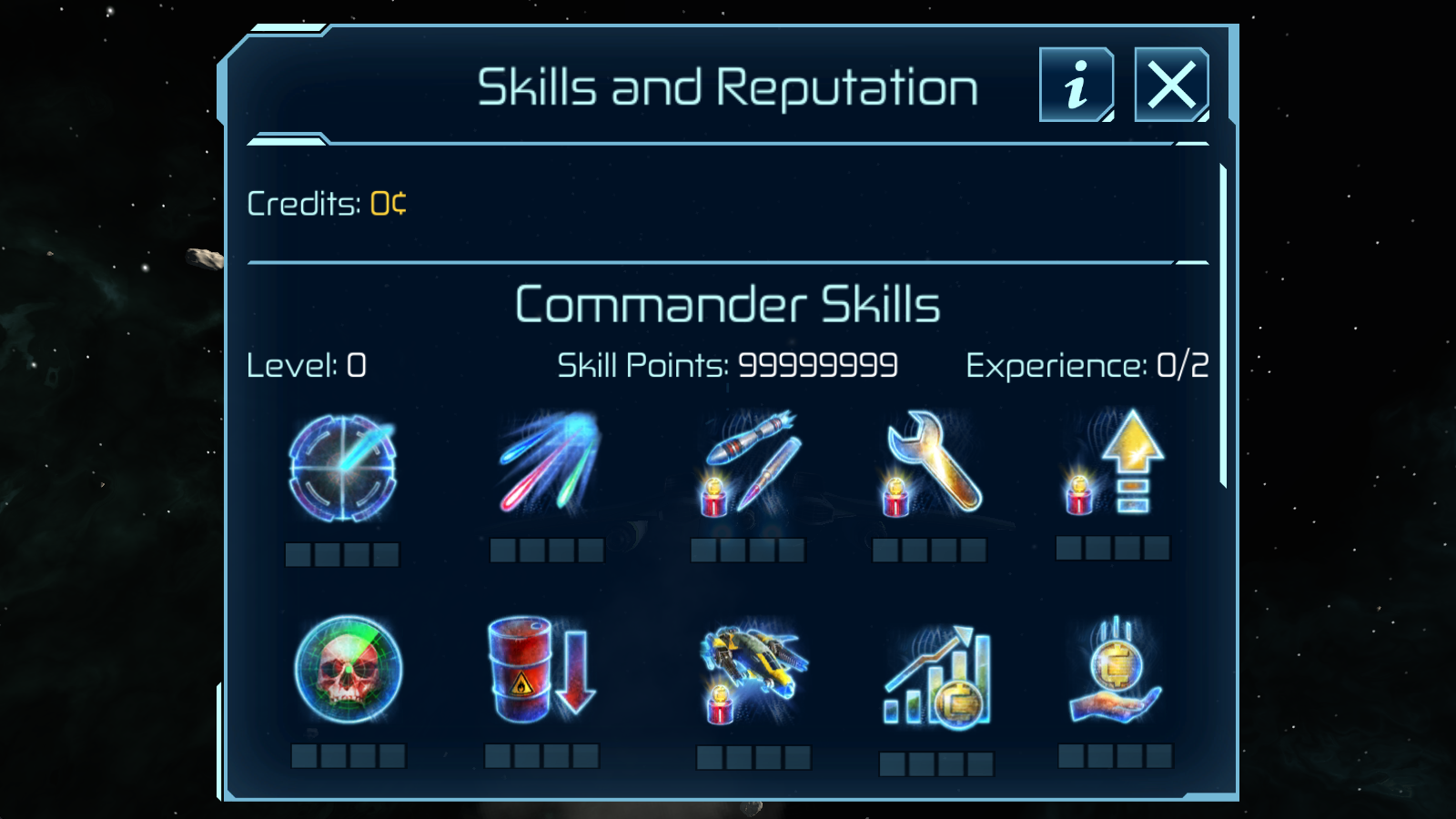The height and width of the screenshot is (819, 1456).
Task: Choose the colored laser beams skill
Action: [x=548, y=462]
